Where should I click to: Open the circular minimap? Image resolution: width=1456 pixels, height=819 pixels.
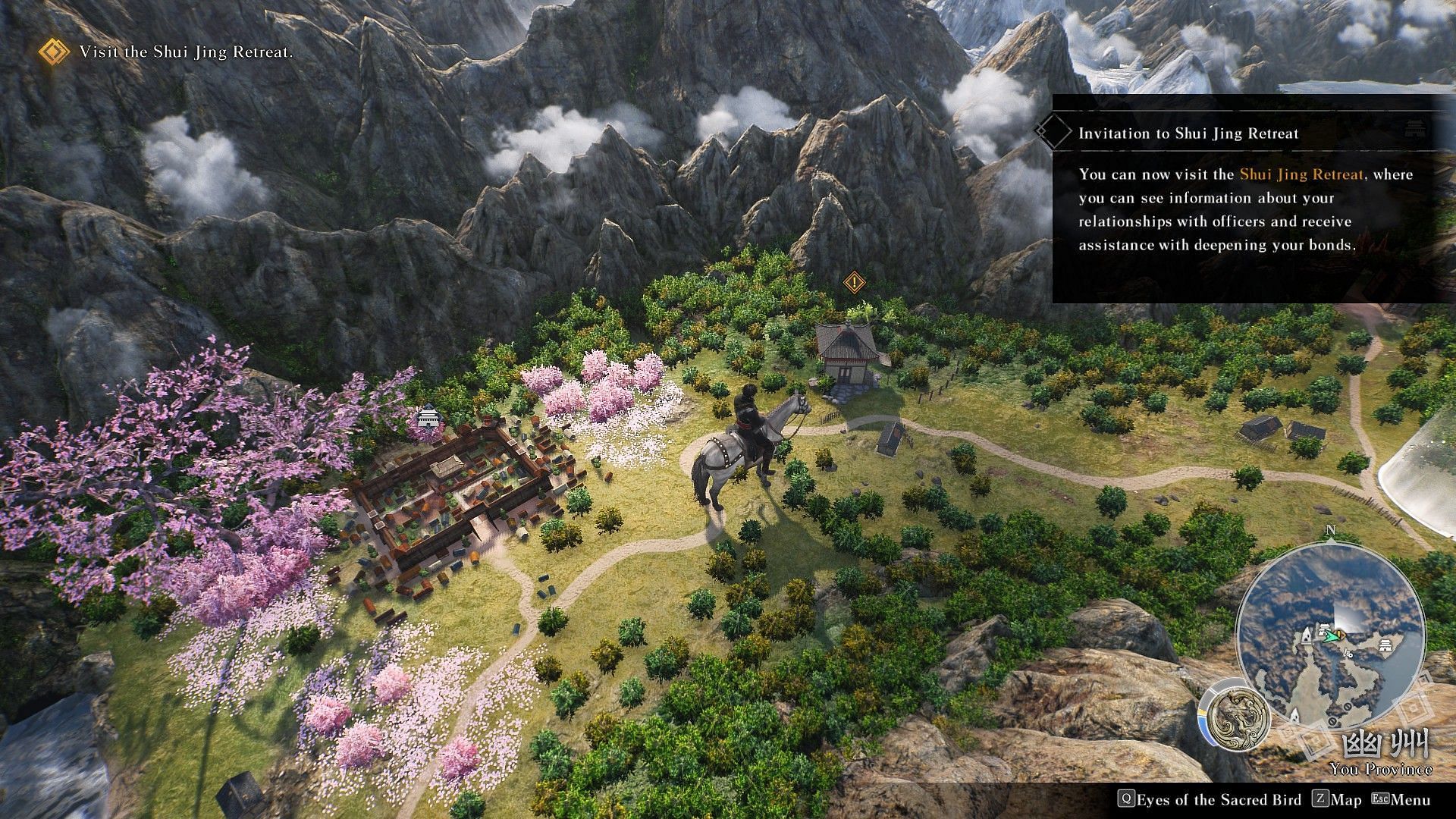coord(1330,635)
